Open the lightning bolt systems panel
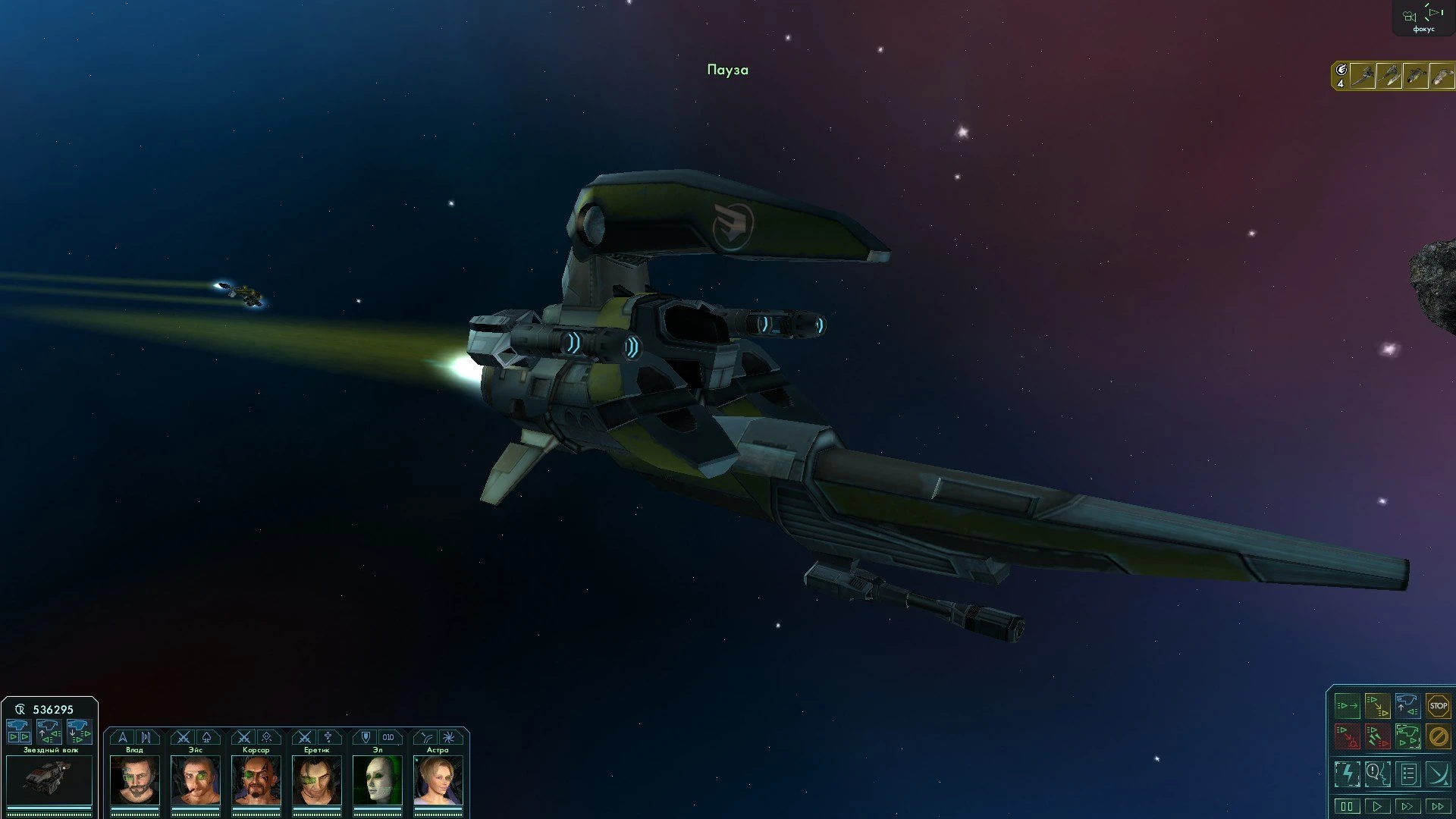 1348,774
